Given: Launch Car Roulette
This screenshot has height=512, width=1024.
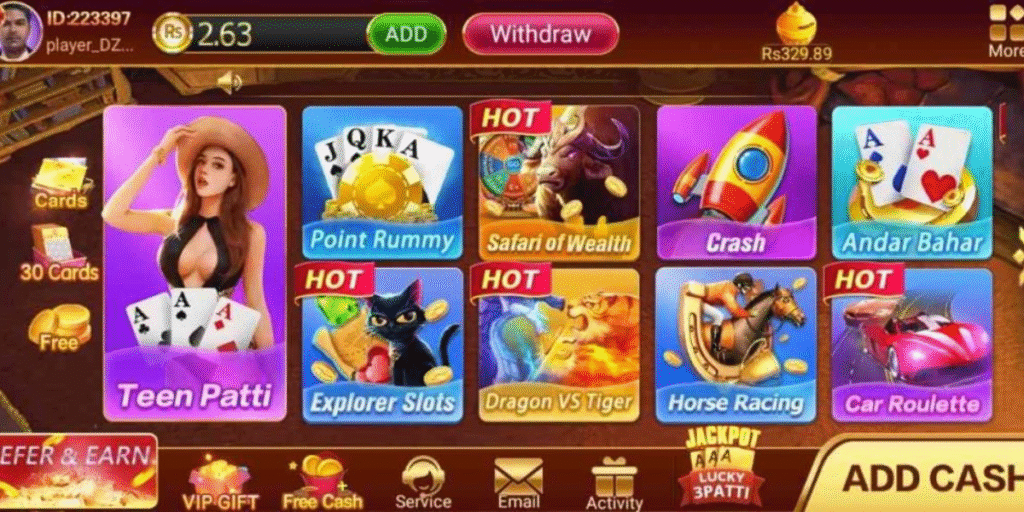Looking at the screenshot, I should pyautogui.click(x=911, y=344).
